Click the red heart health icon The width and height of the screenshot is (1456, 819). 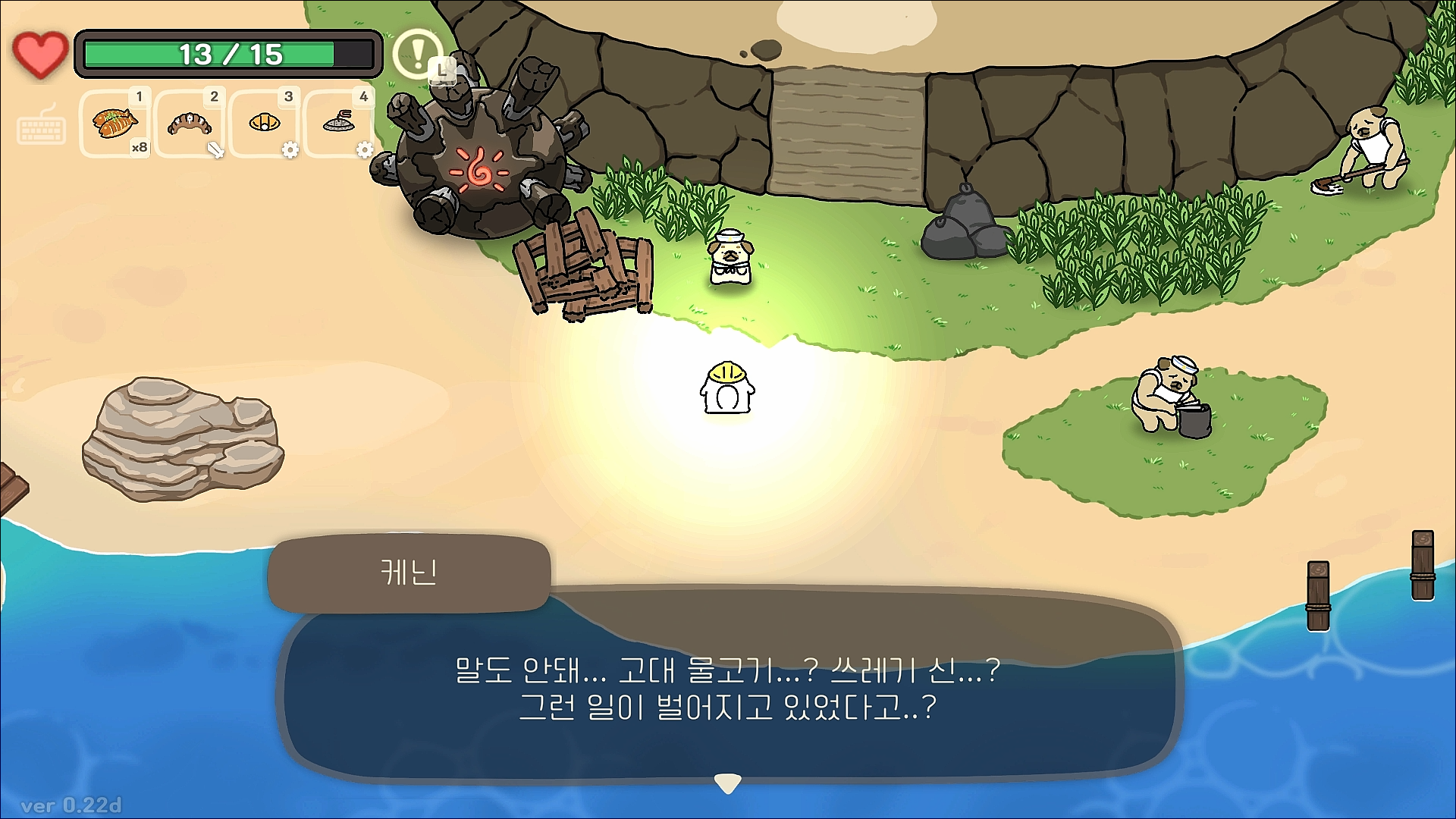pyautogui.click(x=40, y=53)
